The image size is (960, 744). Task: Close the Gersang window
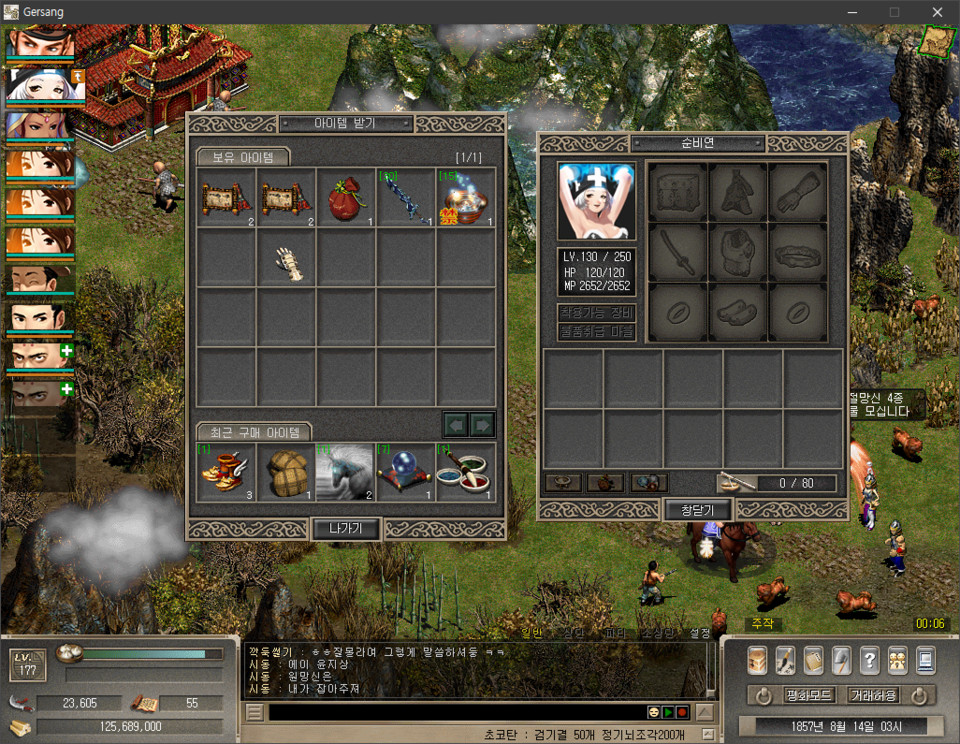[x=937, y=12]
